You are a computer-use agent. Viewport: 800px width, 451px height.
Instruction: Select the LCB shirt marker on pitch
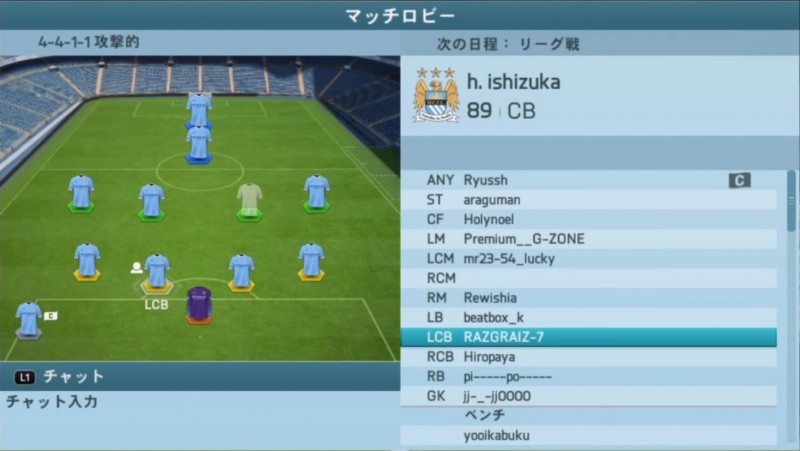click(x=157, y=271)
